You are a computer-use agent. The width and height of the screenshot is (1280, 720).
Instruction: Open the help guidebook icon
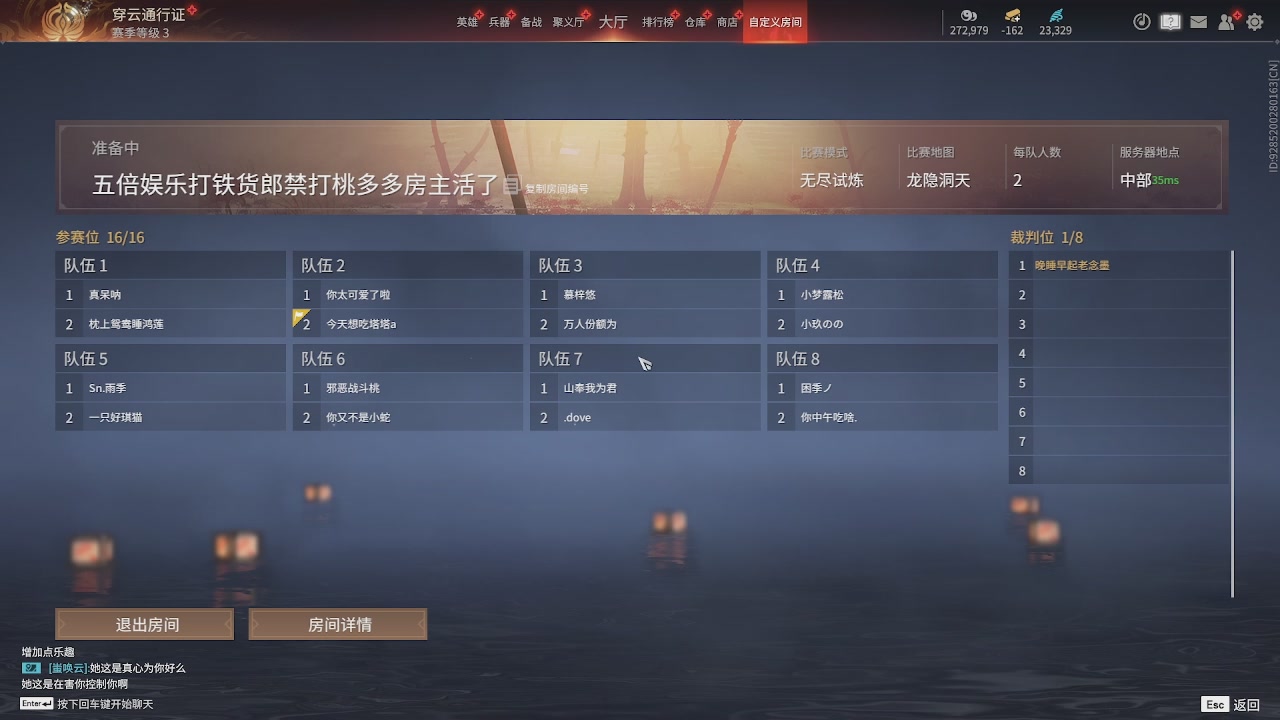pos(1170,21)
